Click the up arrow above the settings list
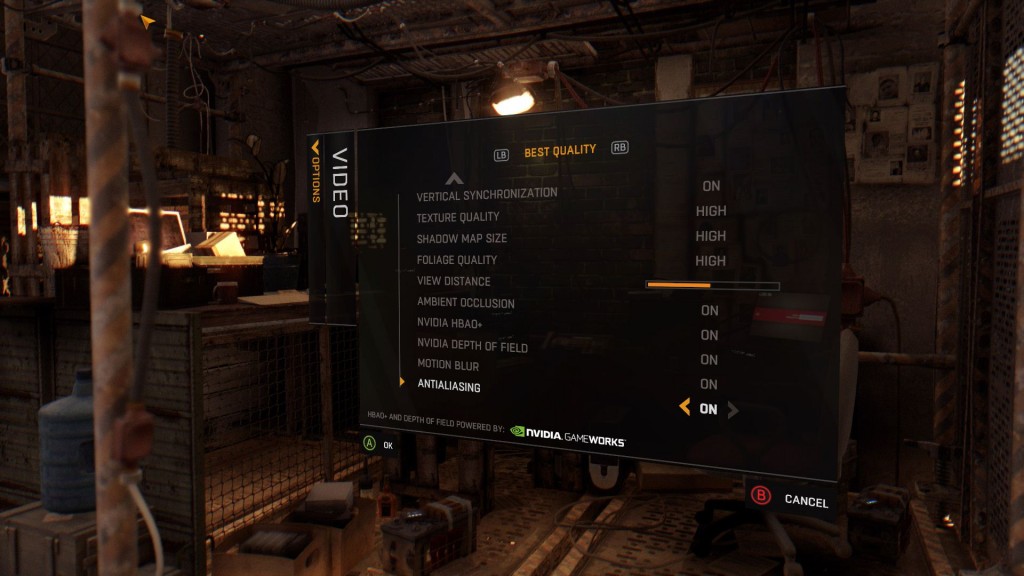 point(454,178)
